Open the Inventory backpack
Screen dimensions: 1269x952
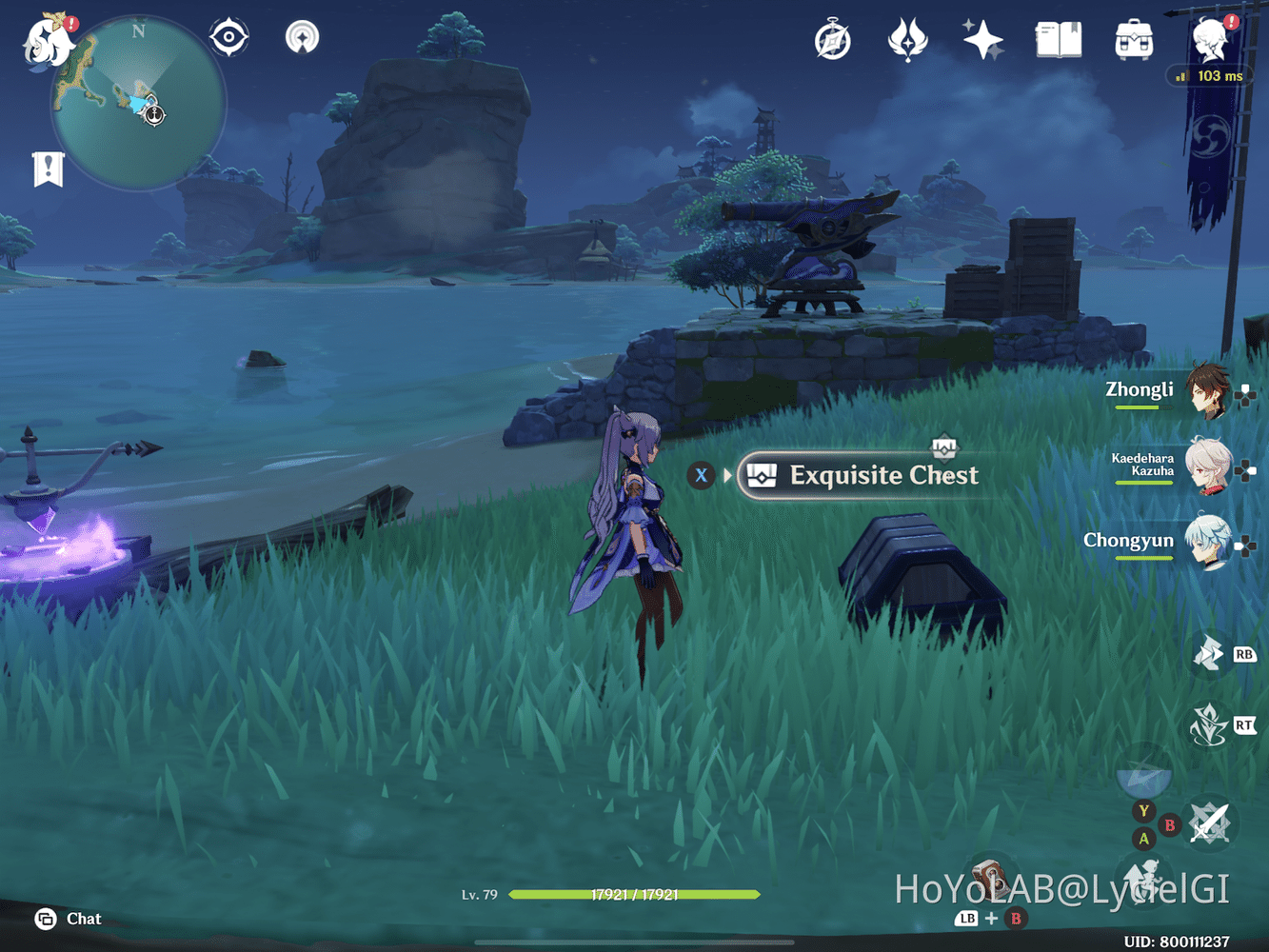(1132, 39)
